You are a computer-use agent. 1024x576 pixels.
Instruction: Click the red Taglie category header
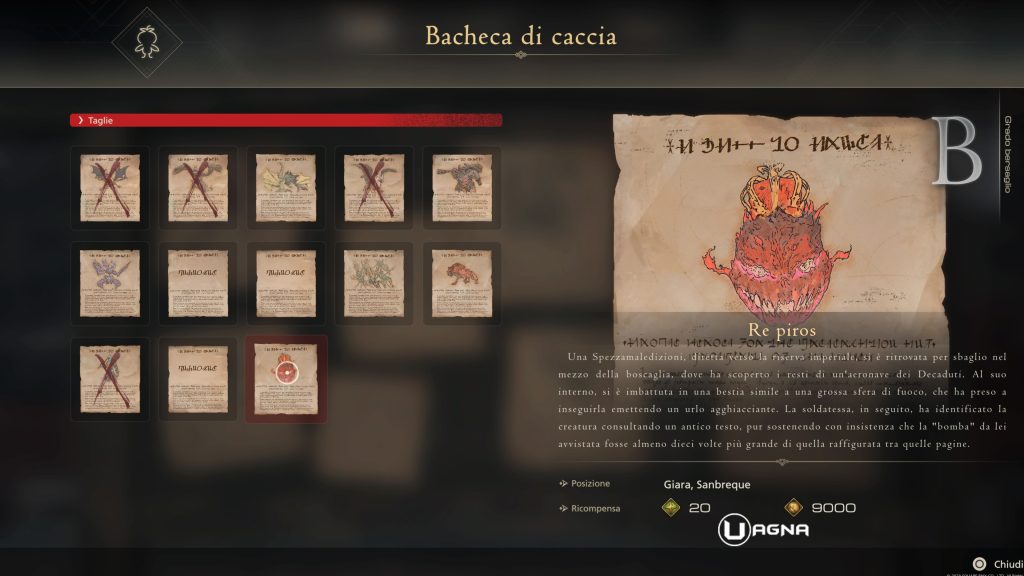(286, 120)
